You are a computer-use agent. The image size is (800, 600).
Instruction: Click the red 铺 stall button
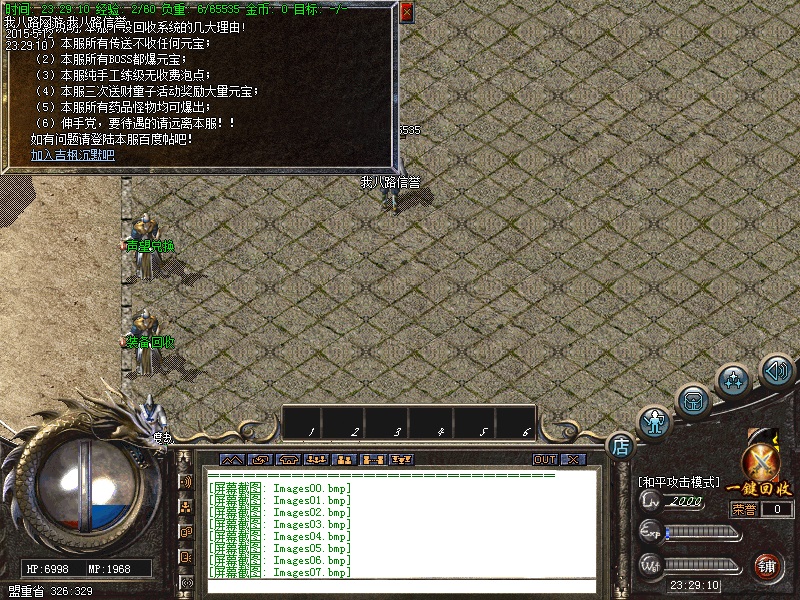[x=768, y=566]
